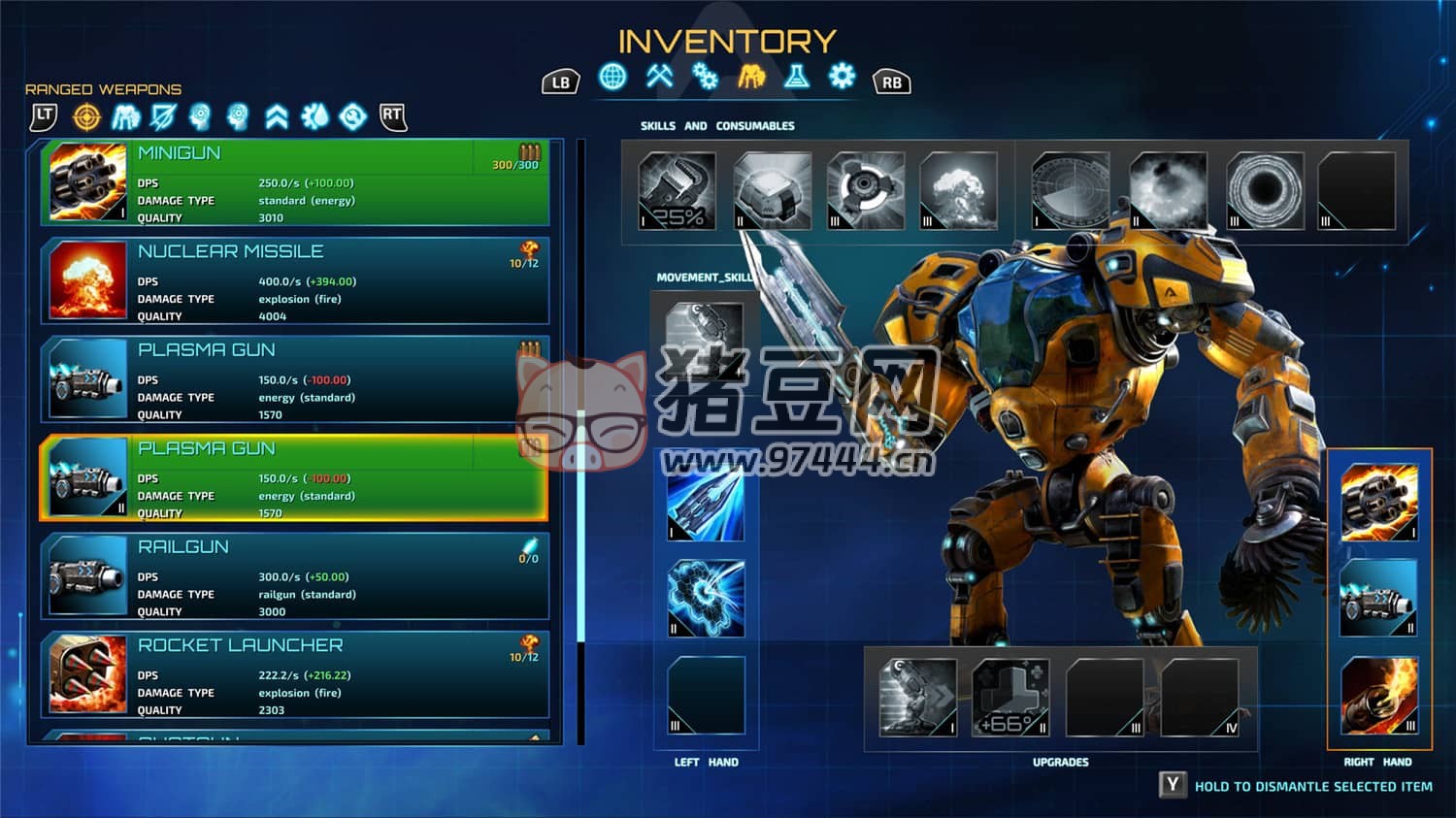Select the hexagon shield left-hand slot
The image size is (1456, 818).
pos(706,598)
